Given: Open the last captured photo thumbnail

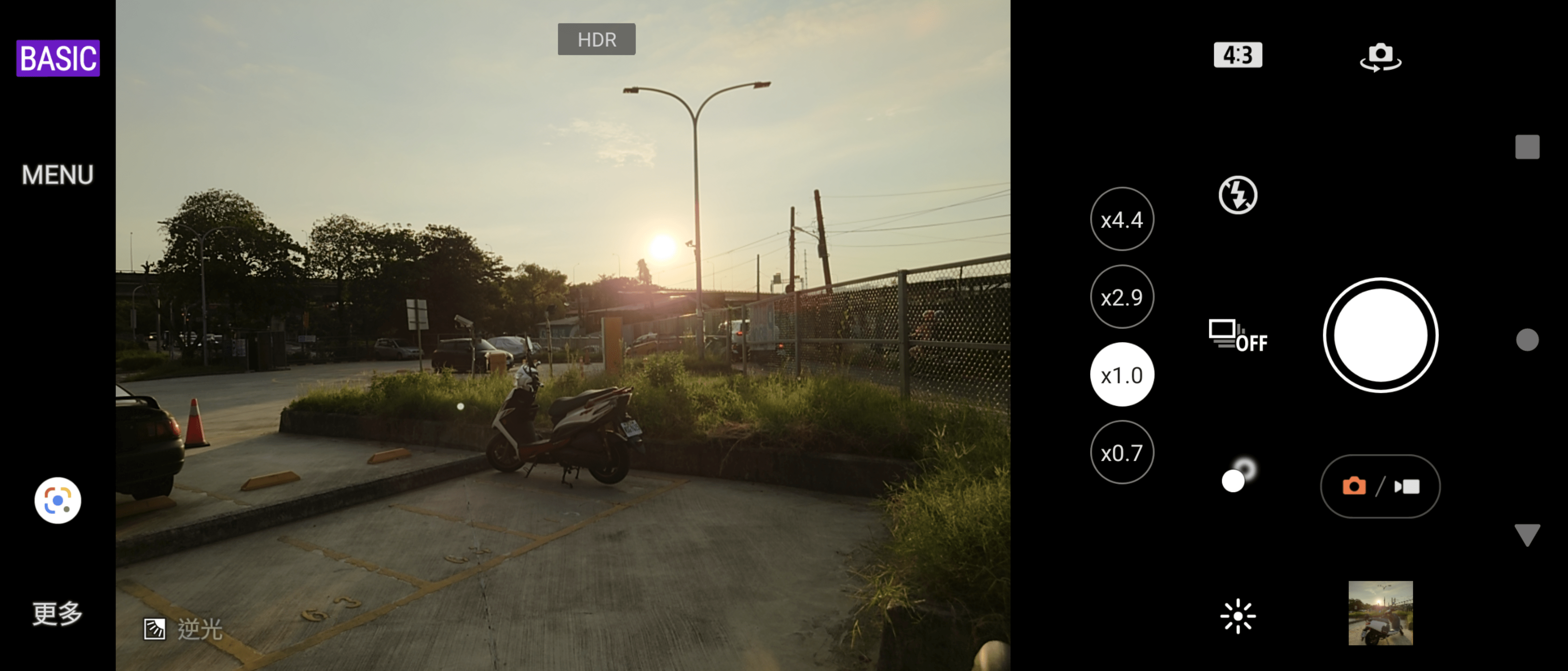Looking at the screenshot, I should tap(1380, 613).
